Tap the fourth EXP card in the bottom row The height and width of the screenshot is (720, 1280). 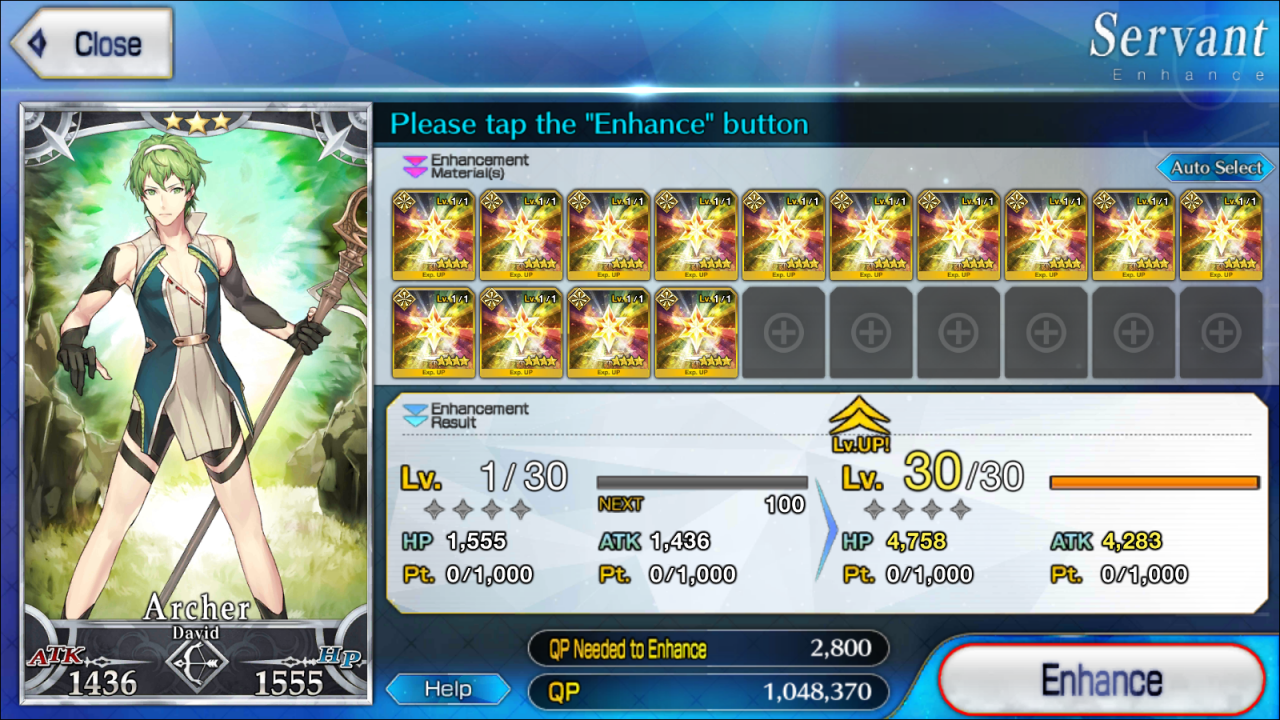coord(696,332)
